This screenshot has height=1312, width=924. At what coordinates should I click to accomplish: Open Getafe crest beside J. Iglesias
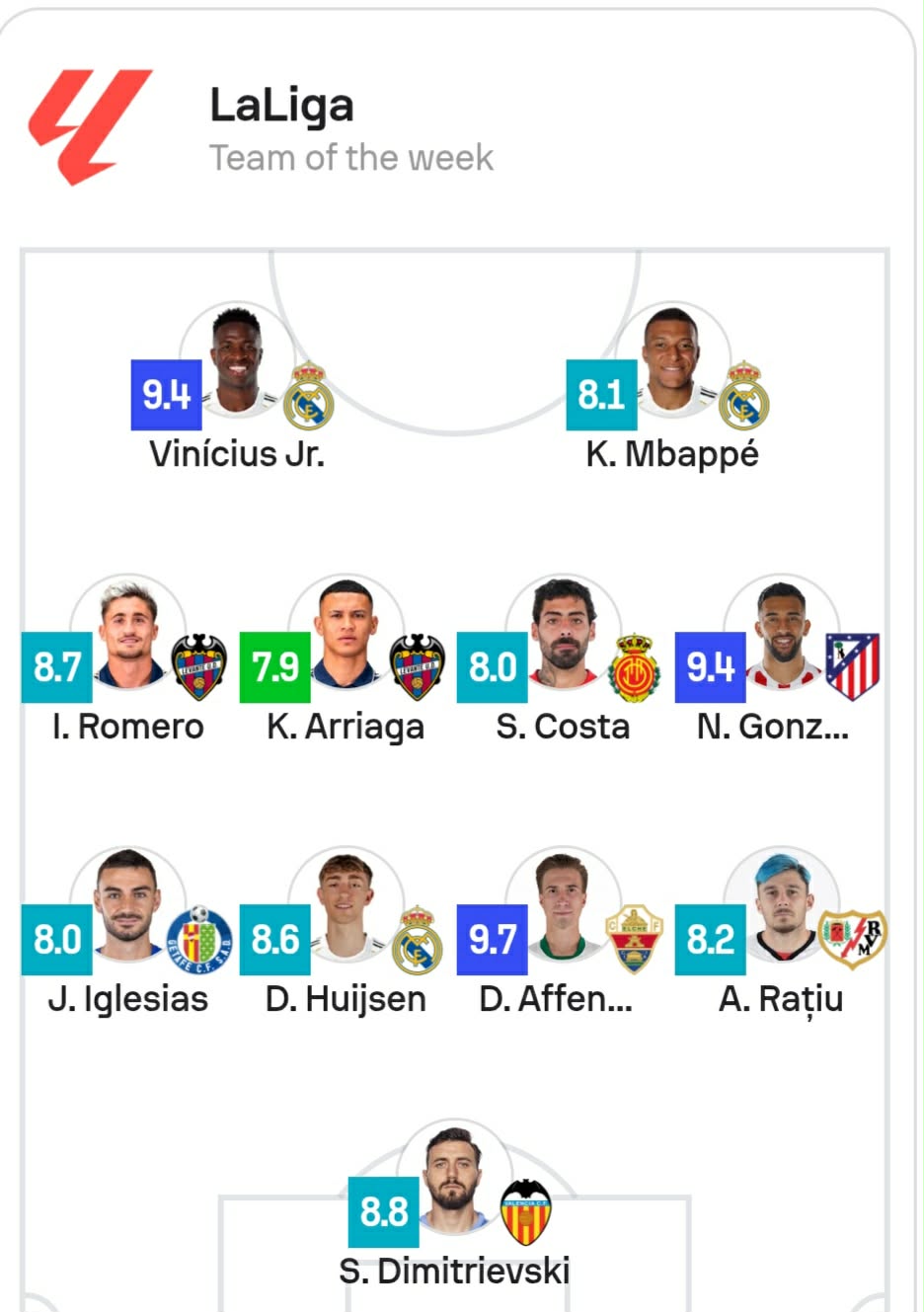(x=199, y=940)
